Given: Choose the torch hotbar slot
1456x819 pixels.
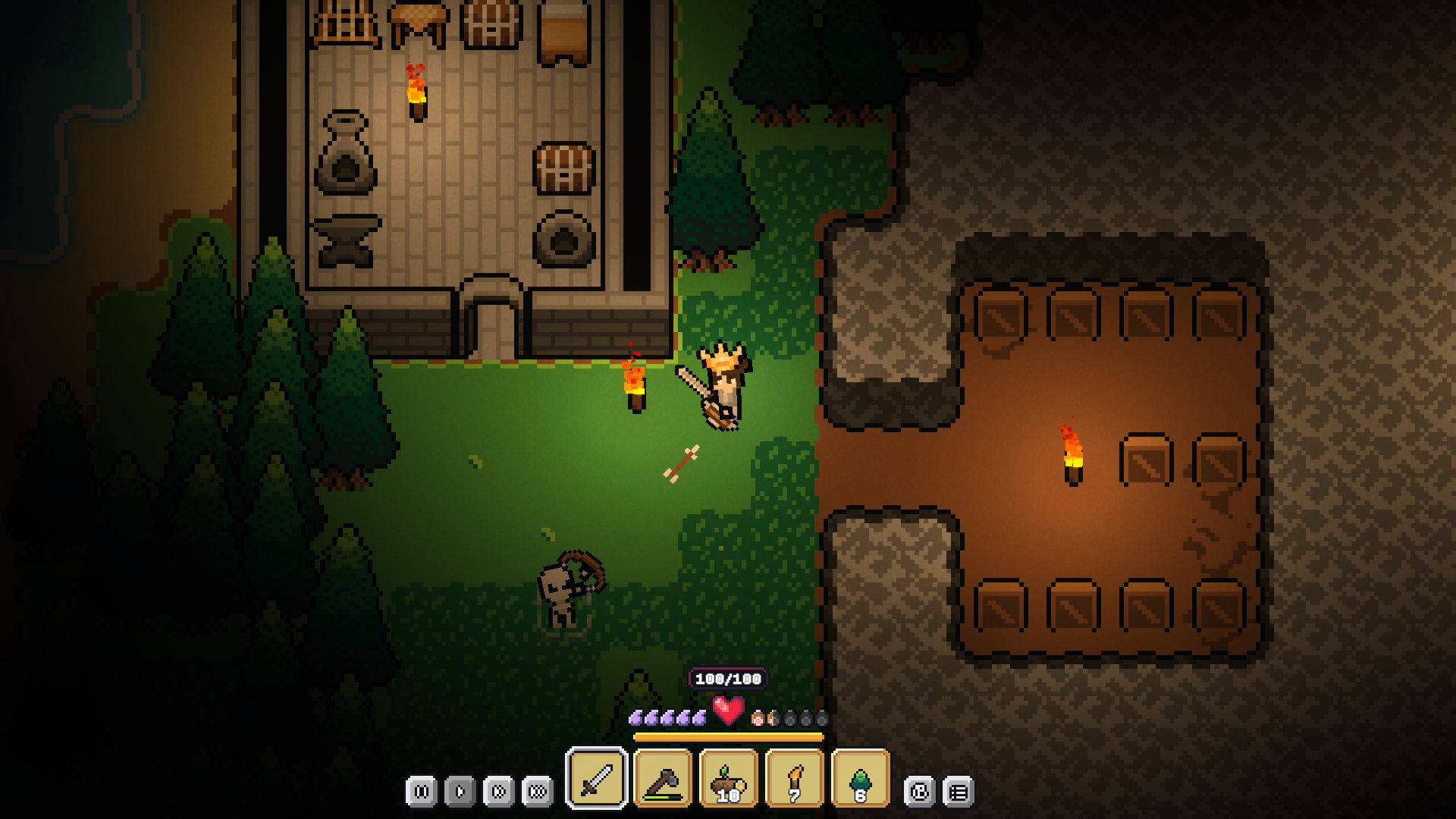Looking at the screenshot, I should pyautogui.click(x=795, y=778).
